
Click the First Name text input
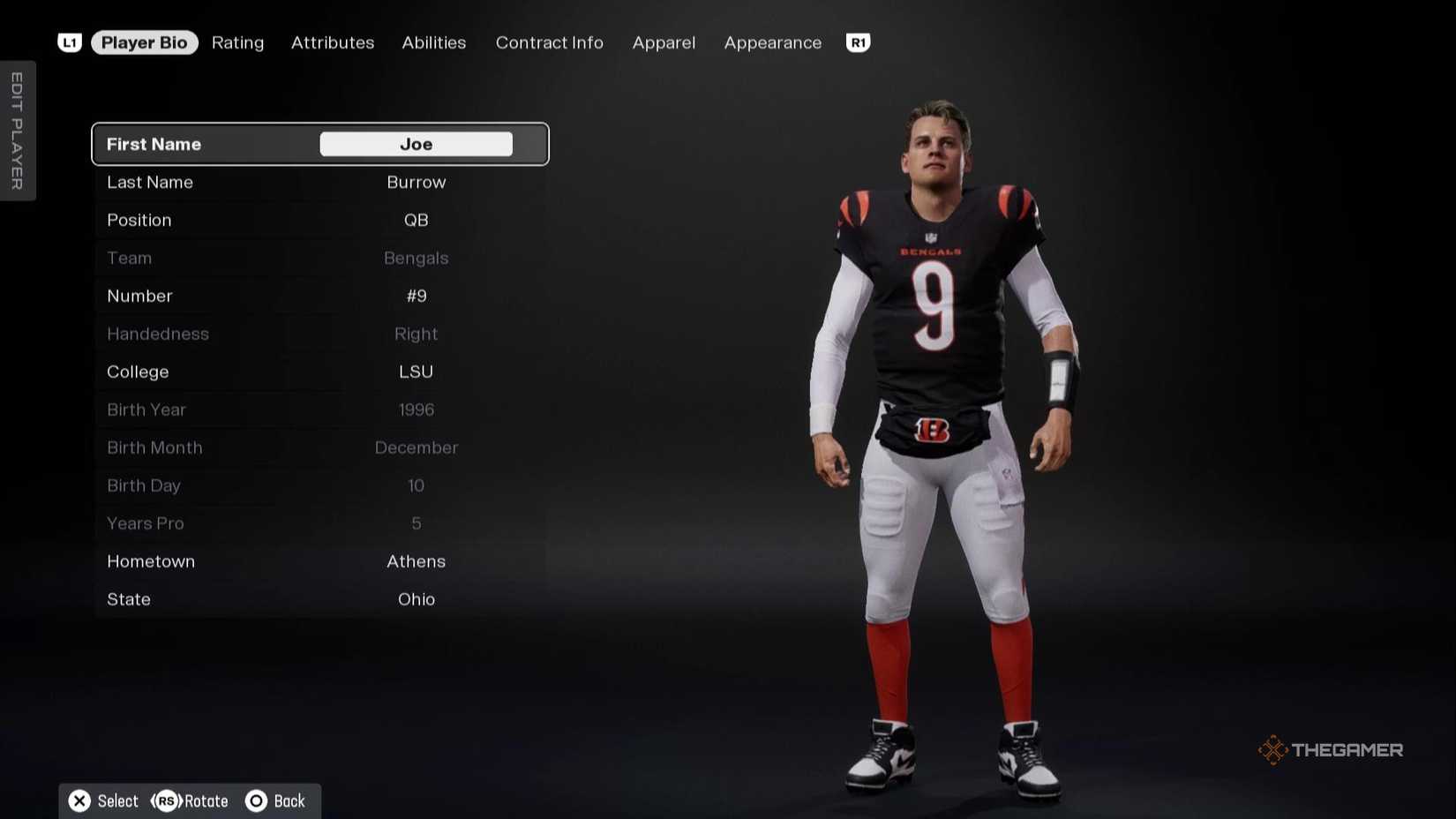coord(415,144)
